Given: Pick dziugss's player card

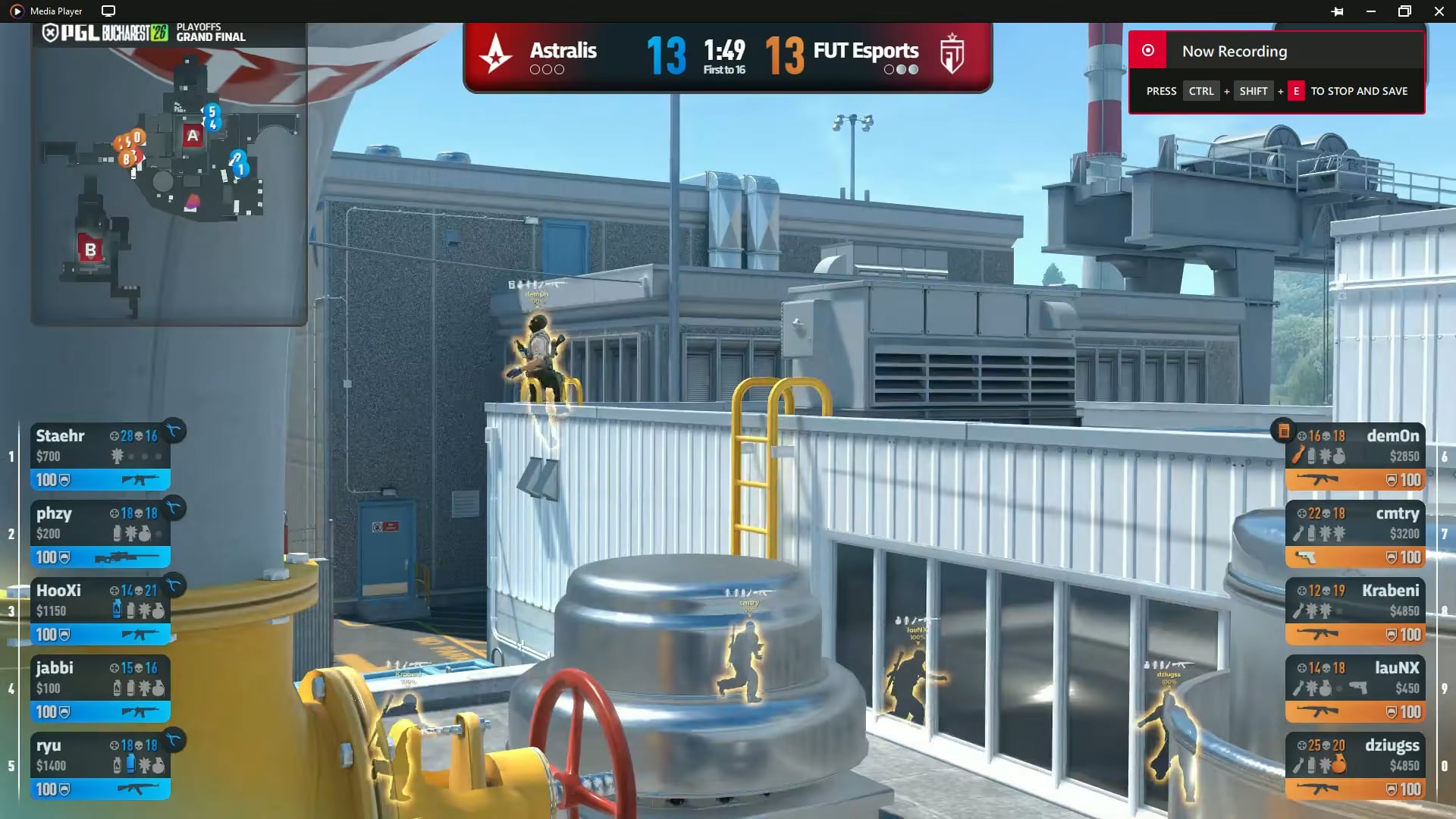Looking at the screenshot, I should tap(1355, 765).
